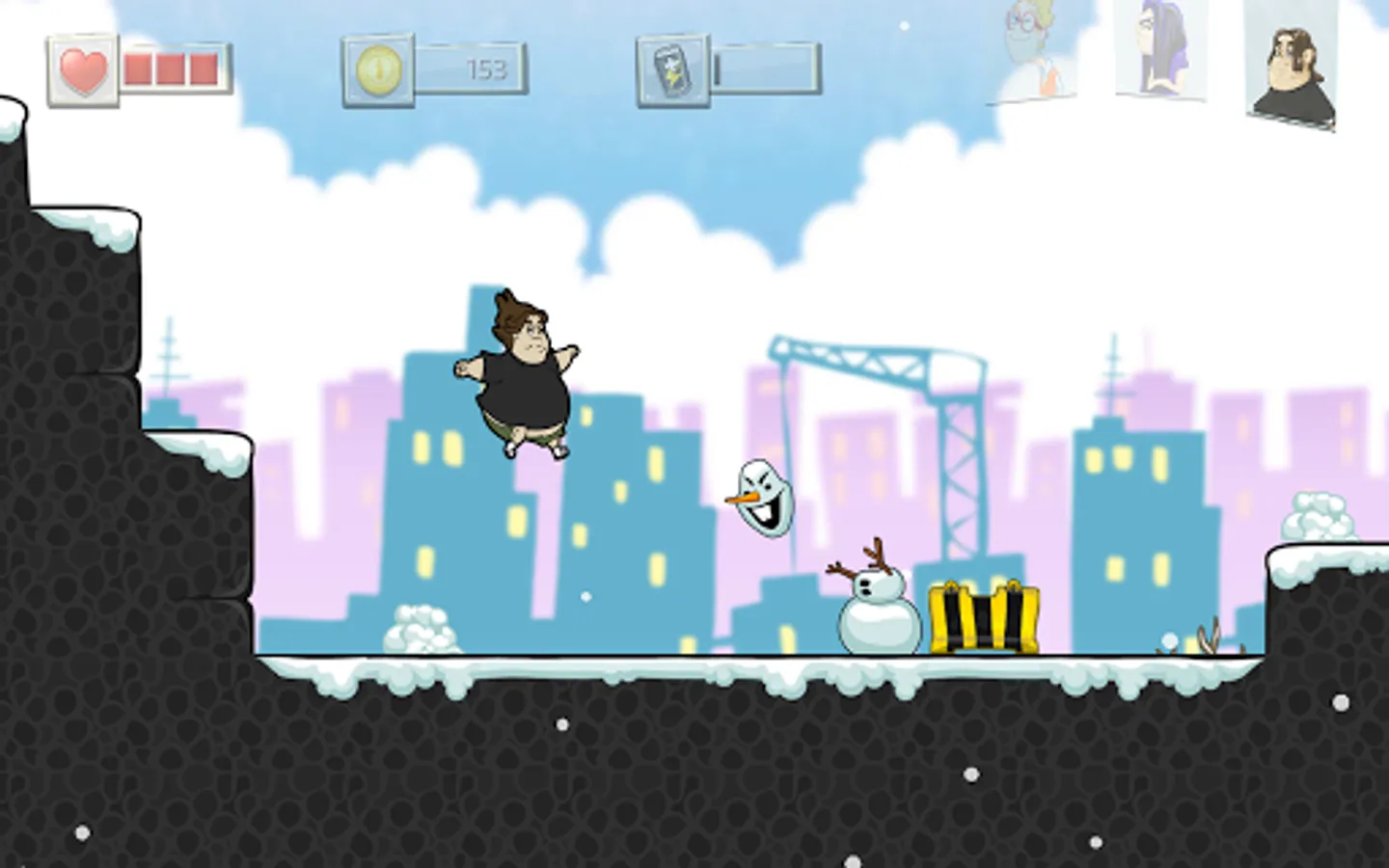1389x868 pixels.
Task: Tap the floating Olaf snowman head
Action: (762, 497)
